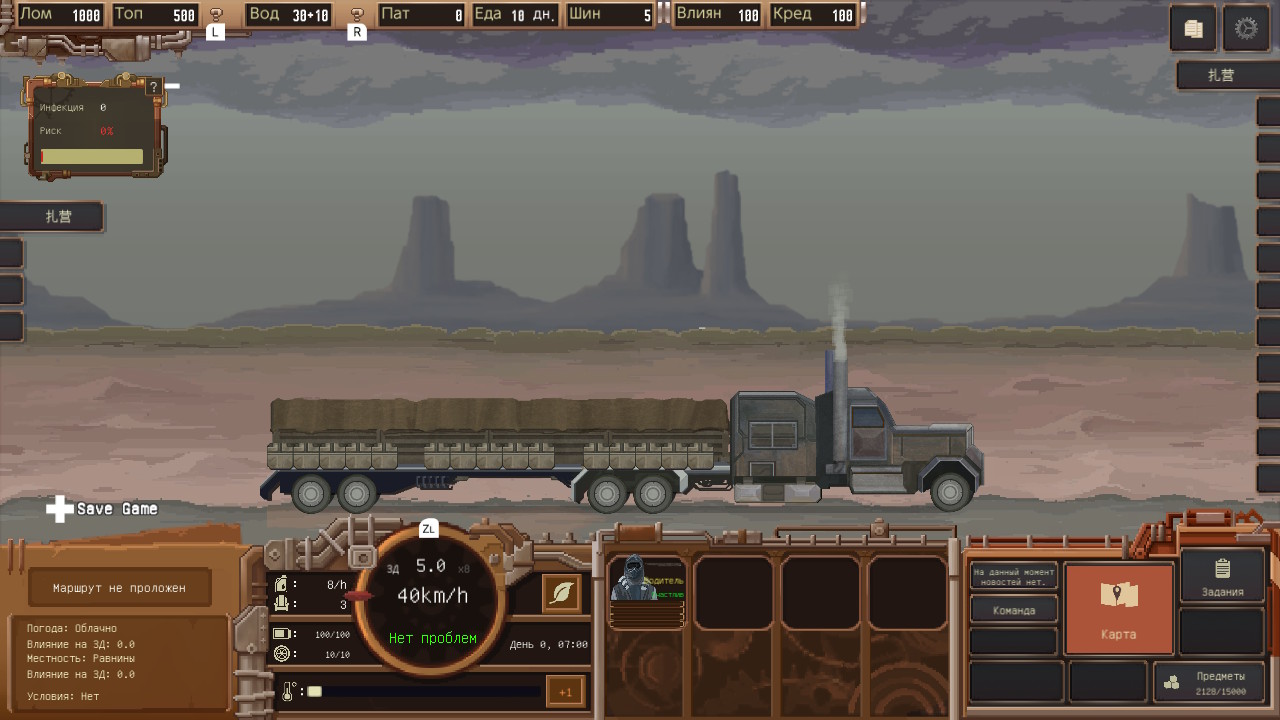Show the Команда crew panel

tap(1013, 610)
